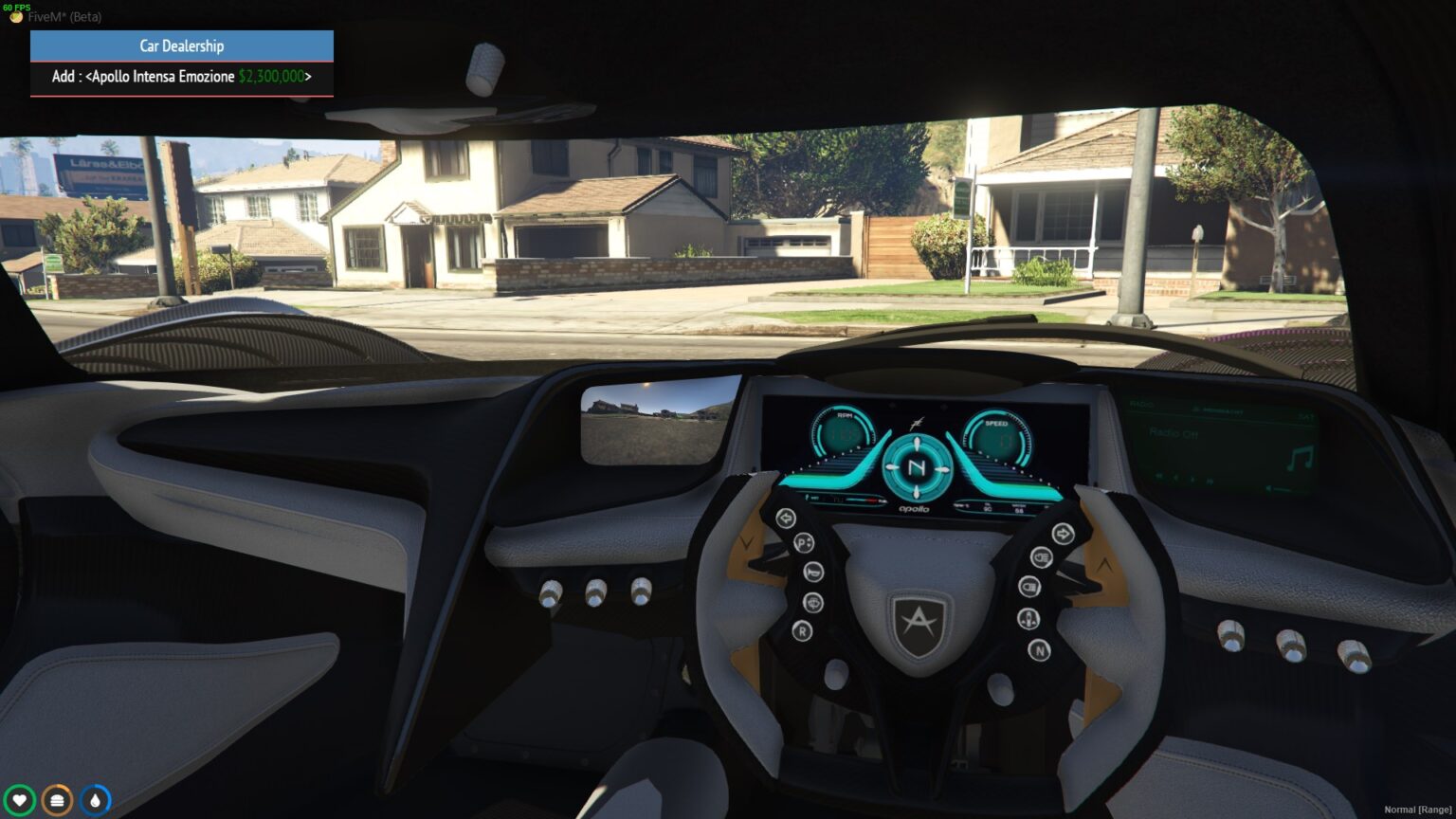The image size is (1456, 819).
Task: Click the burger hunger status icon
Action: pyautogui.click(x=57, y=798)
